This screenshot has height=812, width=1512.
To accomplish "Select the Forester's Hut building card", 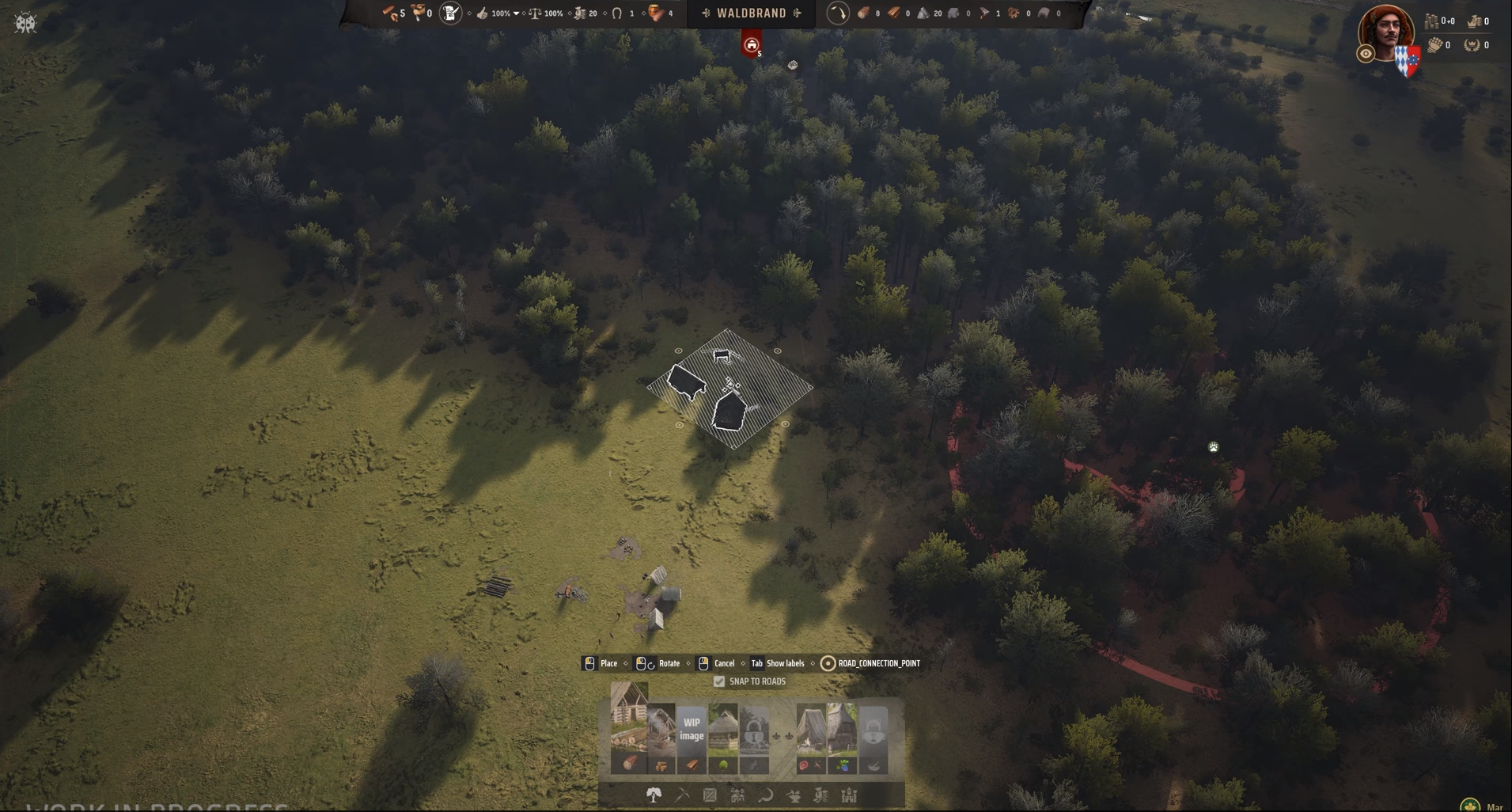I will click(722, 738).
